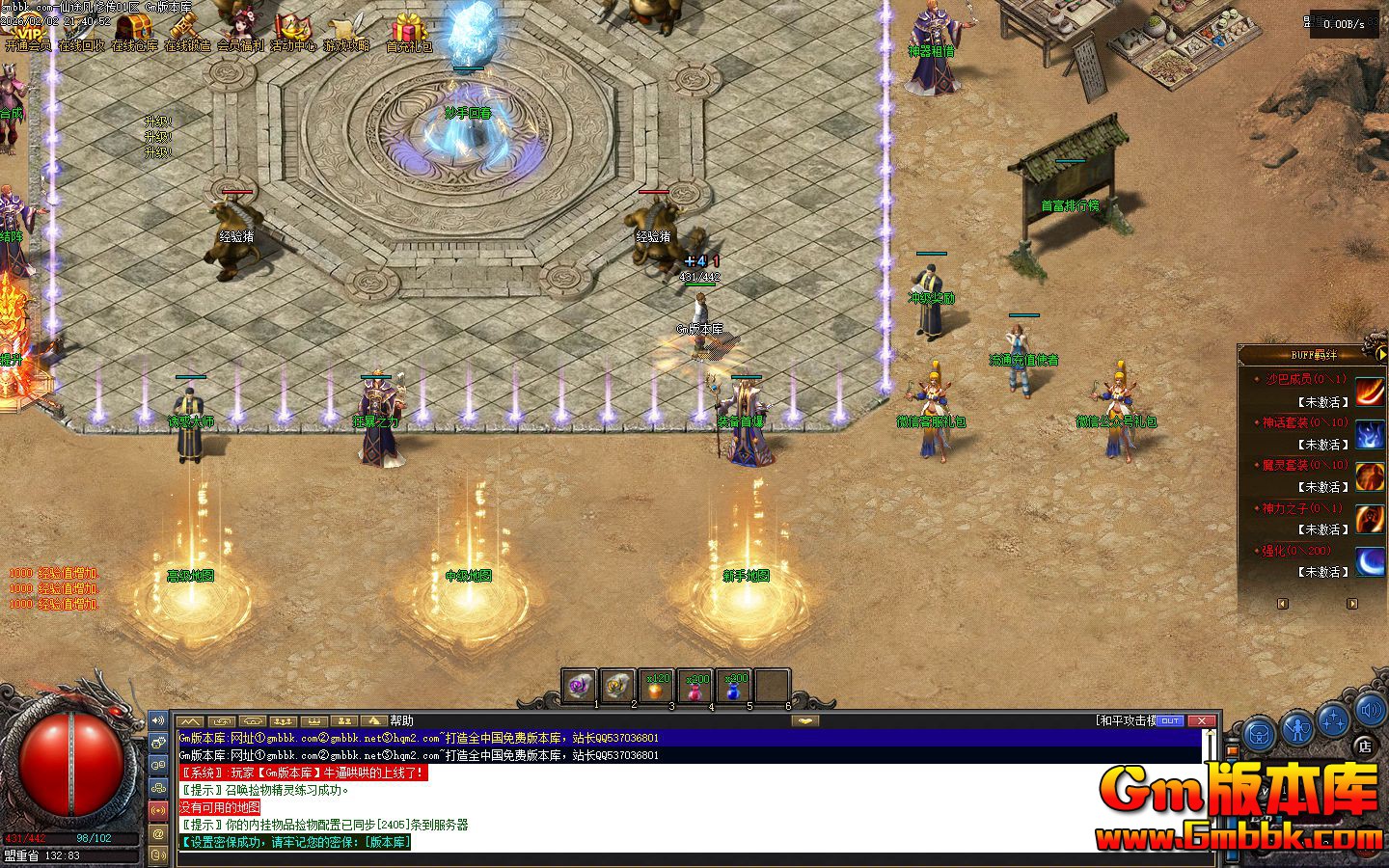Claim the first-recharge gift pack (首充礼包)
This screenshot has height=868, width=1389.
[x=409, y=33]
